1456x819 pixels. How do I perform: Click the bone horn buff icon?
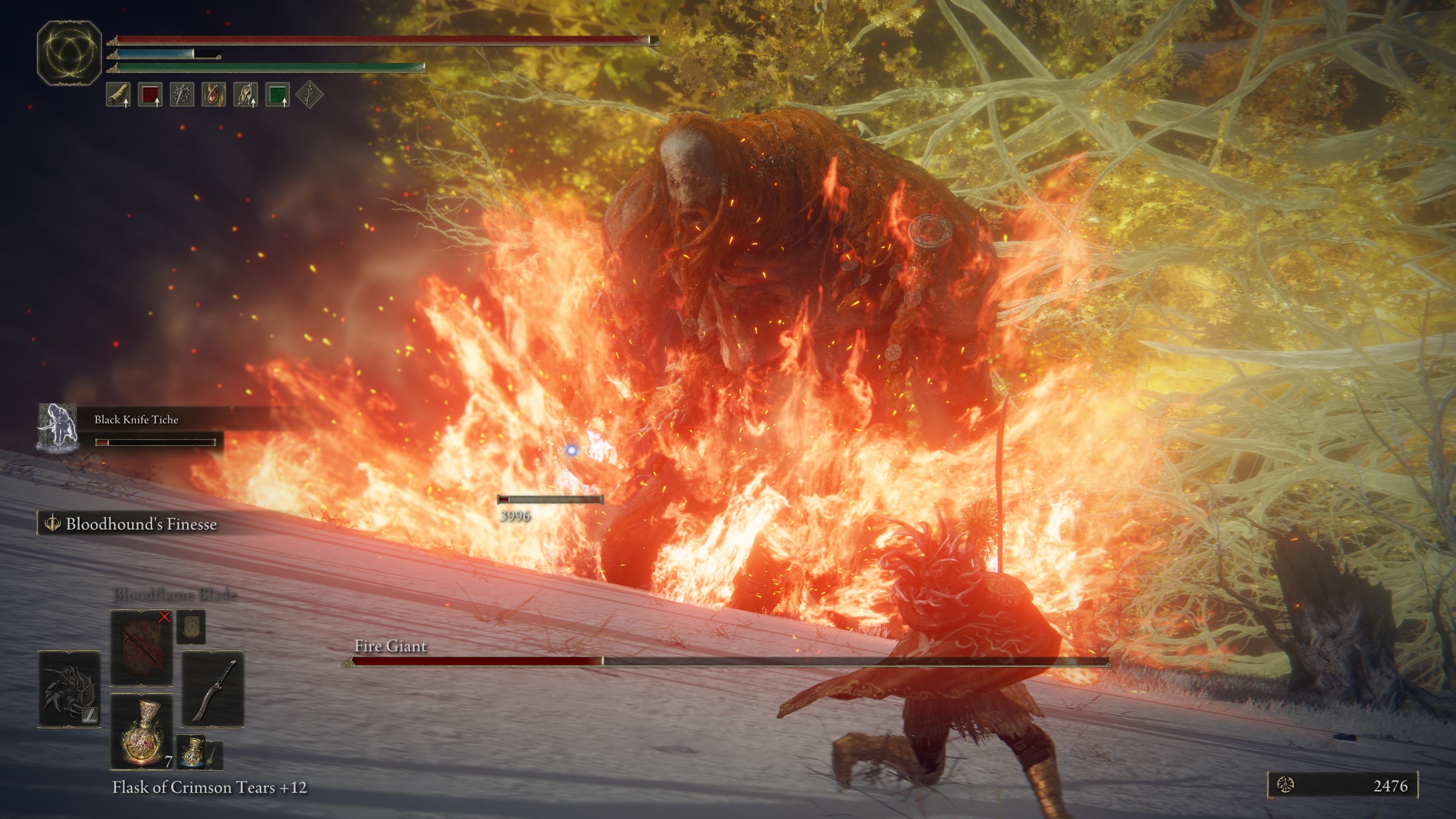(x=118, y=94)
